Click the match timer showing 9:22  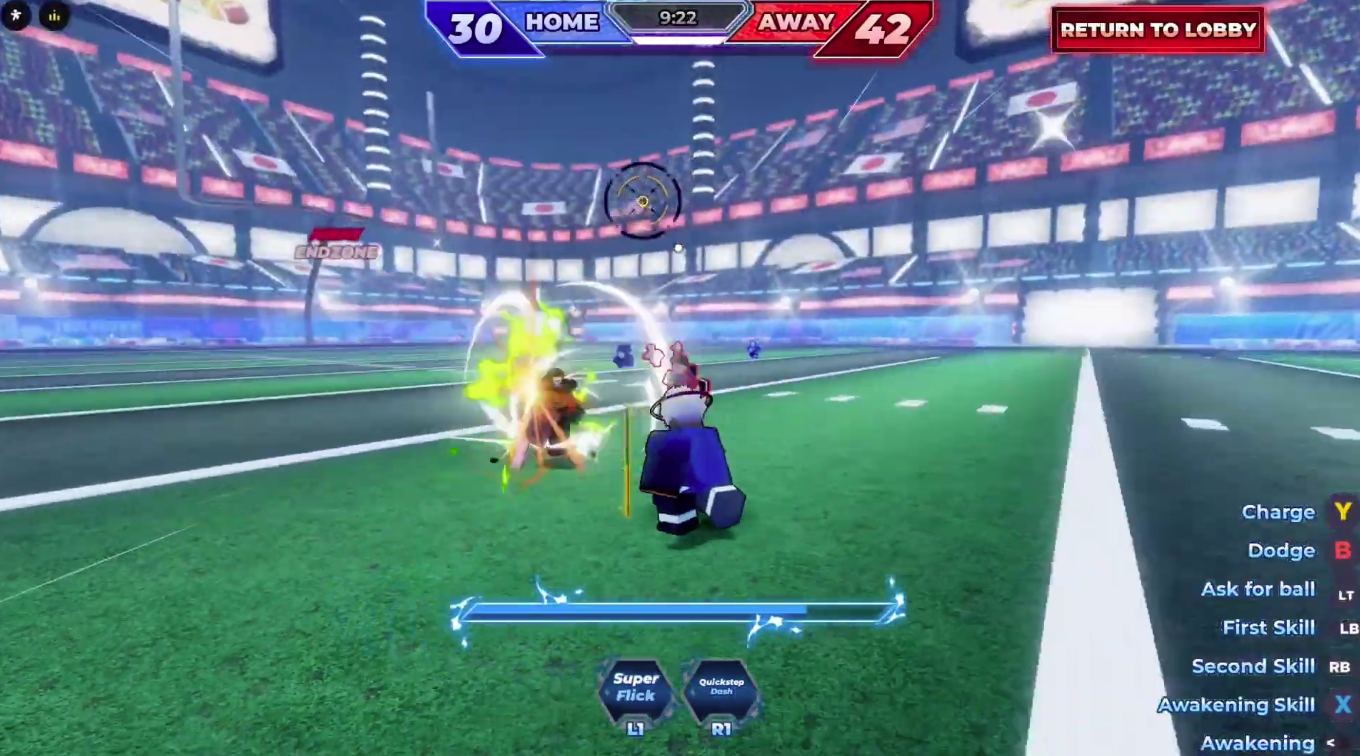[x=680, y=16]
